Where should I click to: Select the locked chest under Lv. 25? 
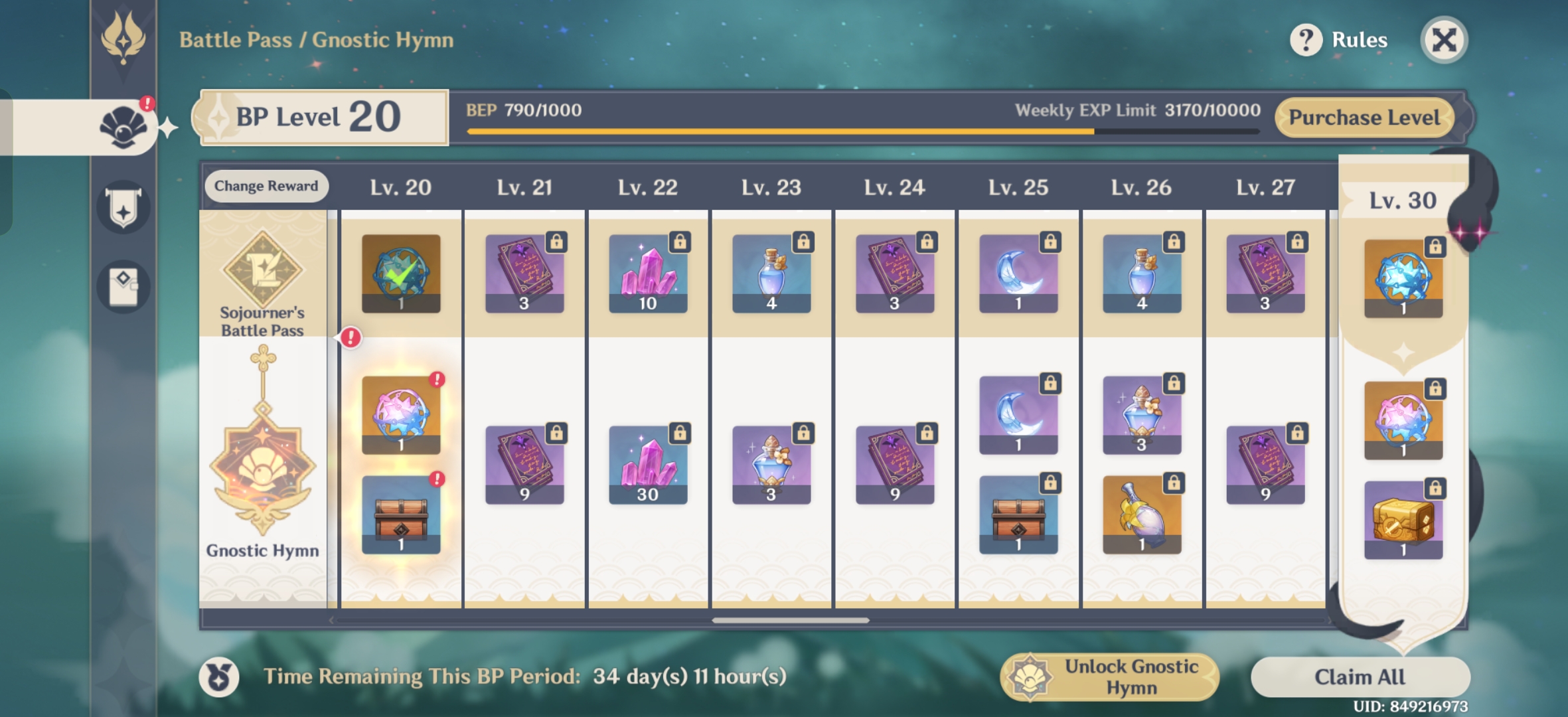point(1018,515)
